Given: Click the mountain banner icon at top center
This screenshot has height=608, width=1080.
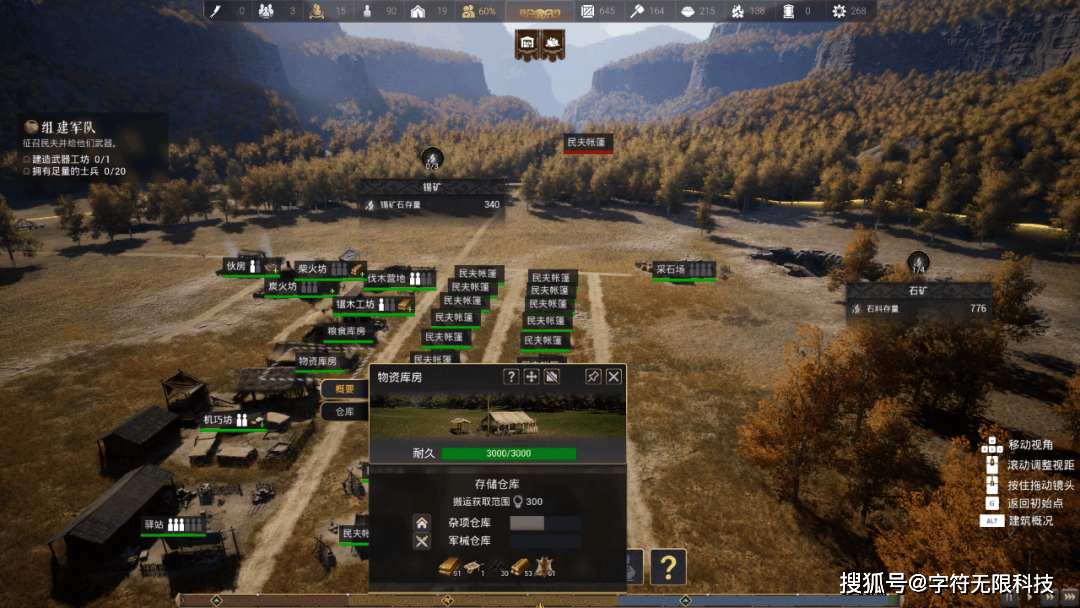Looking at the screenshot, I should [553, 43].
